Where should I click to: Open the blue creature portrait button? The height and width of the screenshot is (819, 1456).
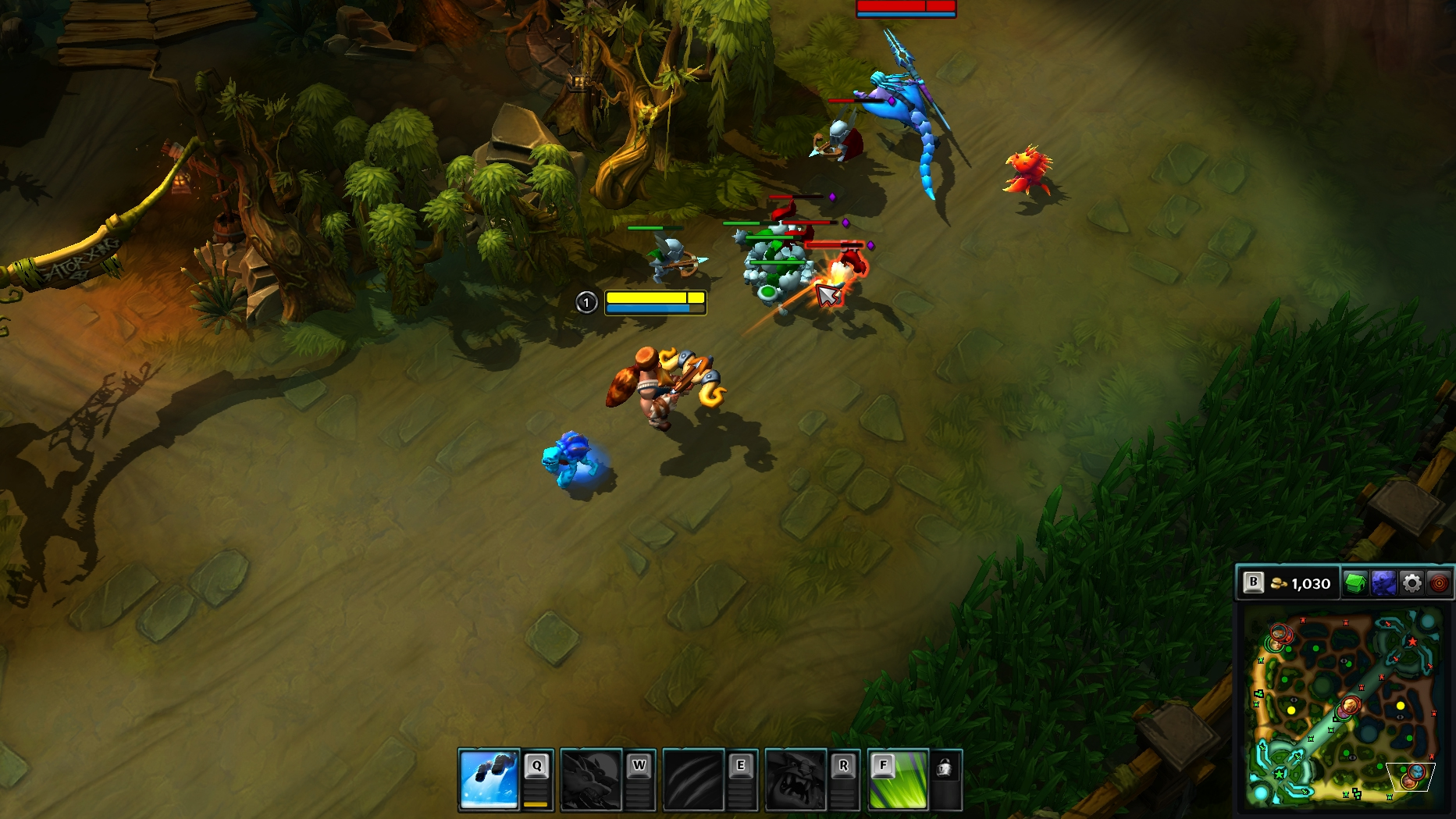pyautogui.click(x=1383, y=583)
